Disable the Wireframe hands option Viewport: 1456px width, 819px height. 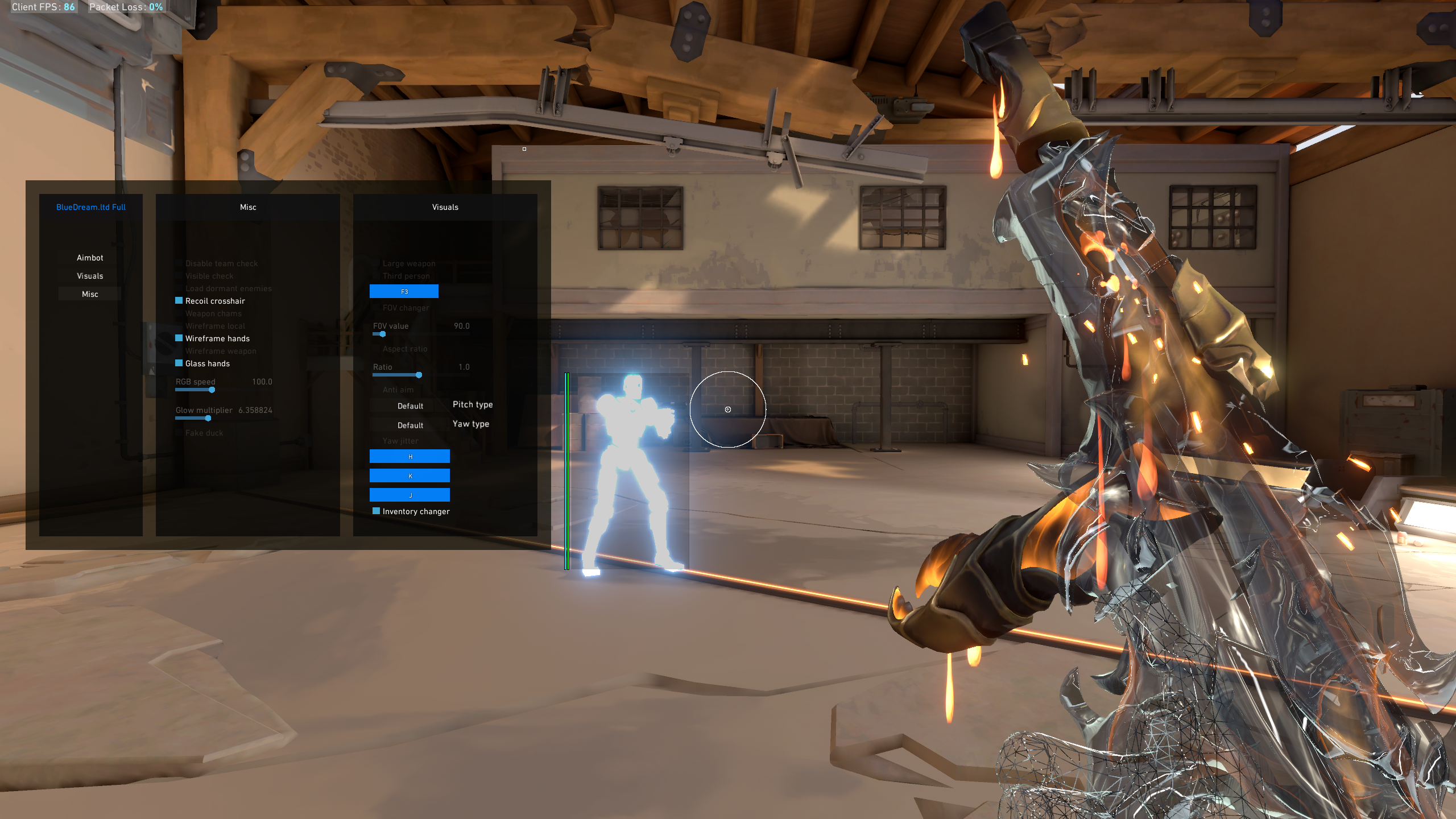click(x=179, y=338)
